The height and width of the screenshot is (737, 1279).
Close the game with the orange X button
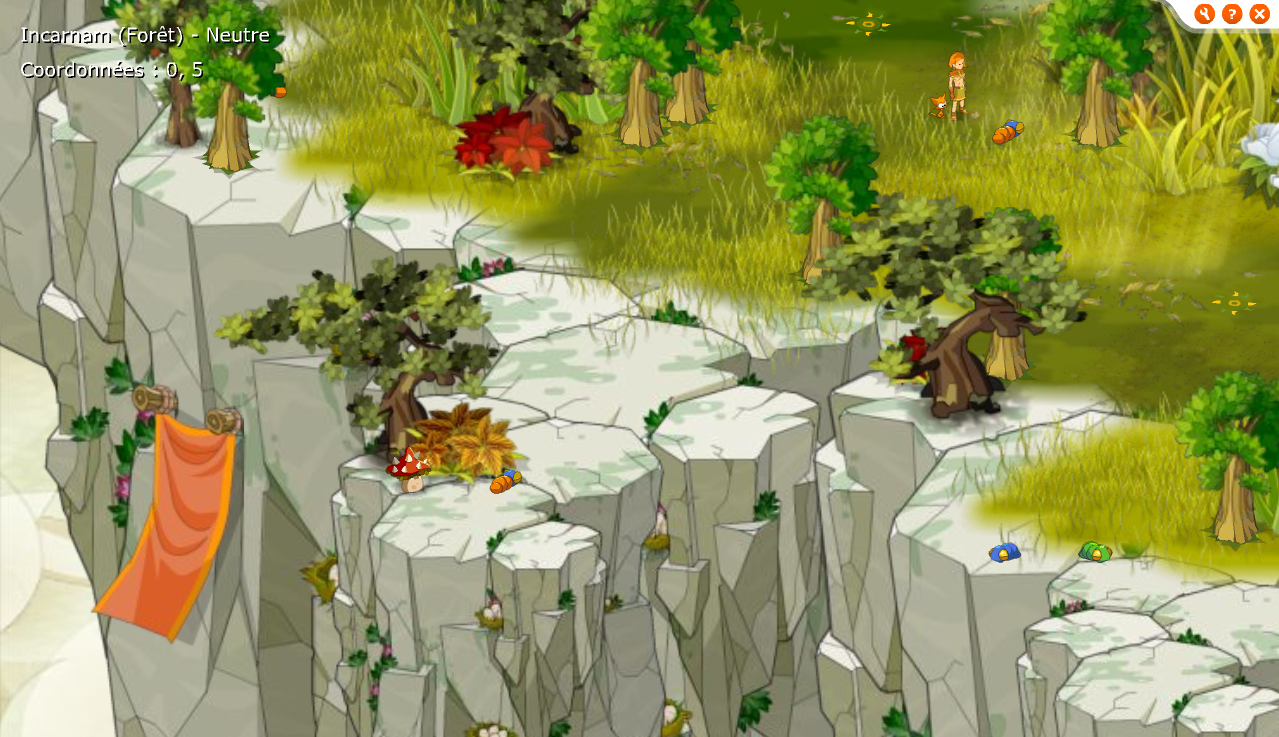[x=1259, y=14]
